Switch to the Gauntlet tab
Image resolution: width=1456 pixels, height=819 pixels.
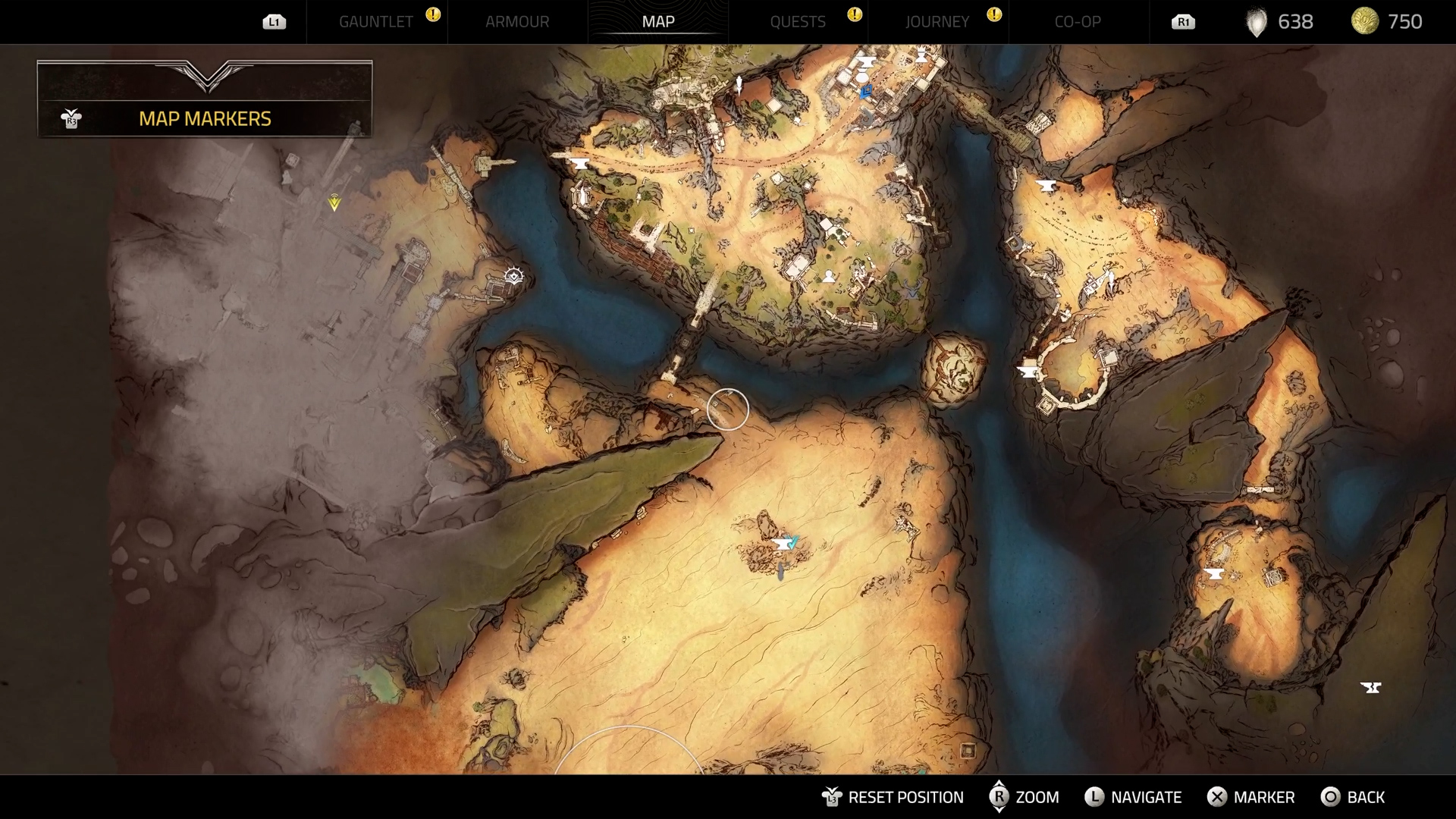[x=375, y=22]
